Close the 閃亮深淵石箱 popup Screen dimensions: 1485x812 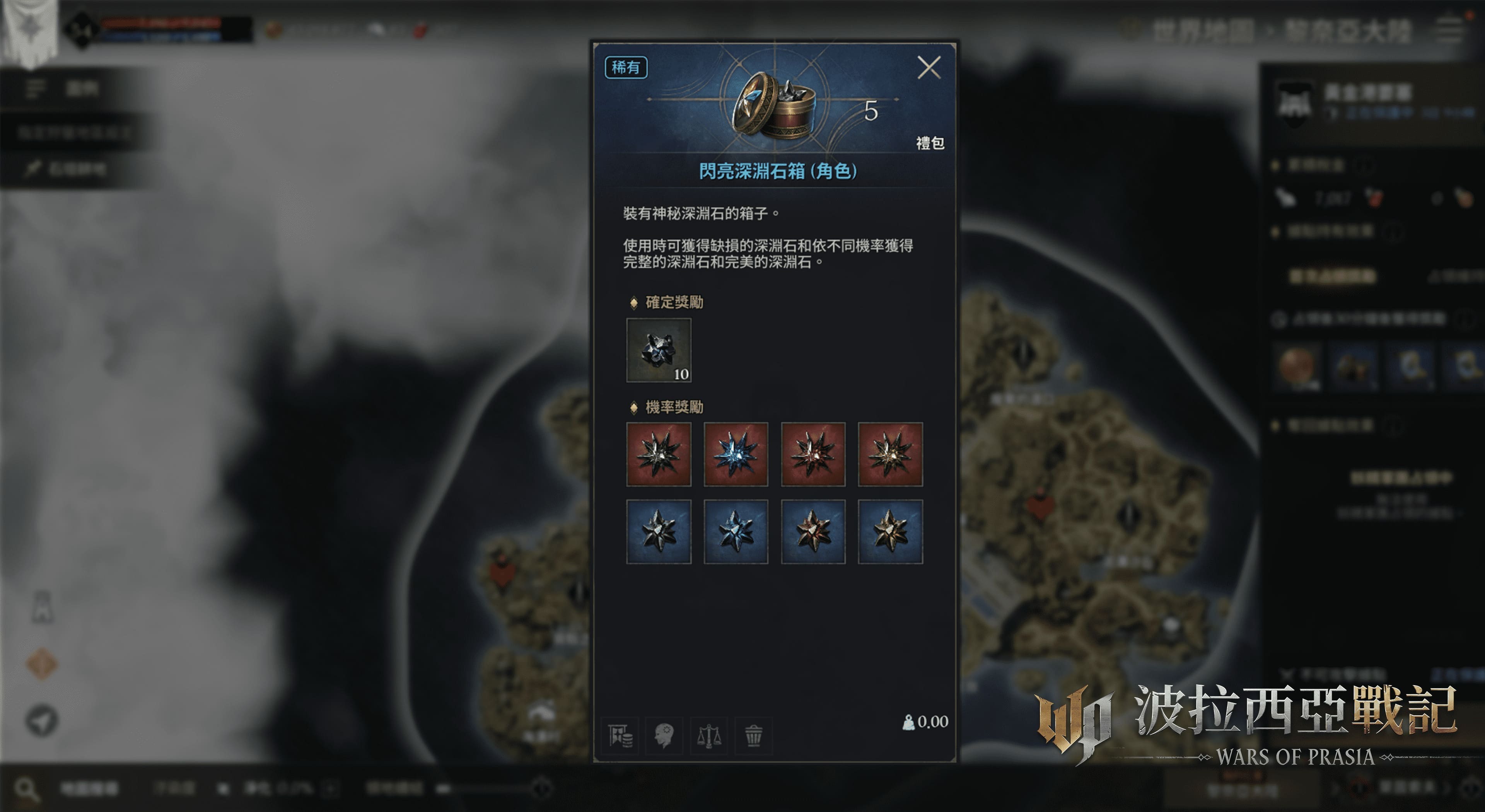coord(929,68)
